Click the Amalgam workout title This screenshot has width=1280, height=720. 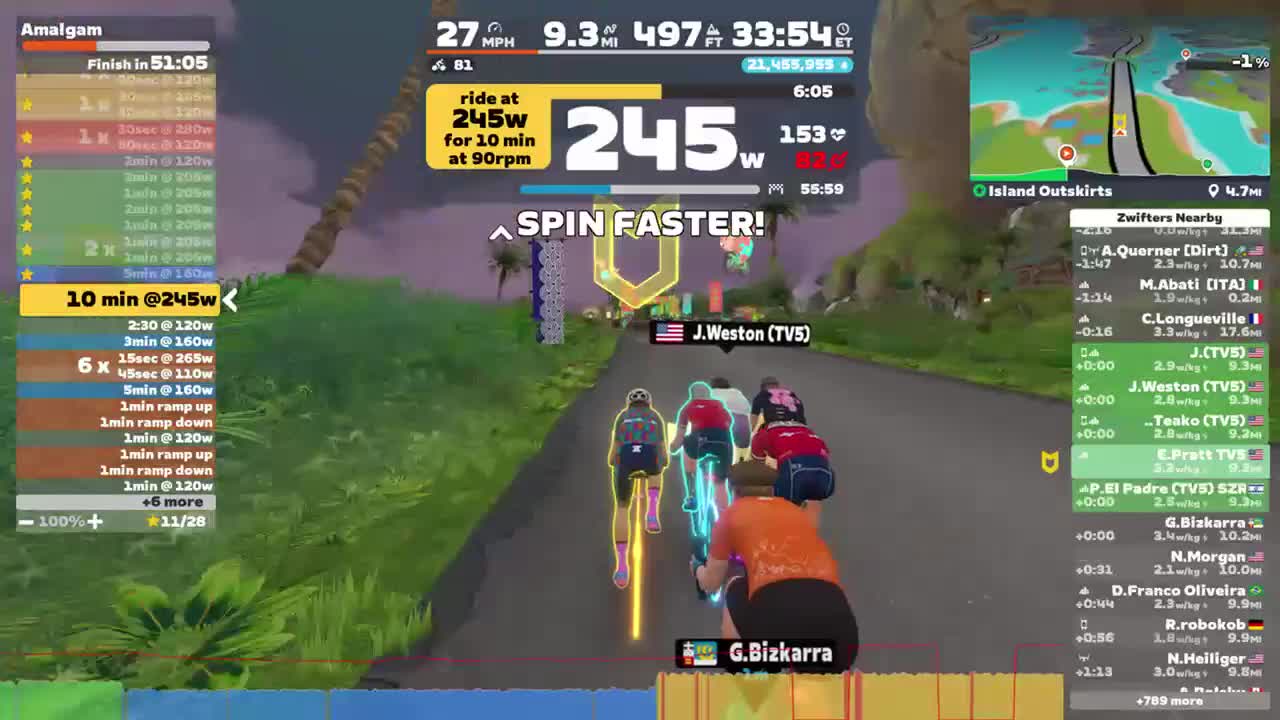click(x=62, y=29)
